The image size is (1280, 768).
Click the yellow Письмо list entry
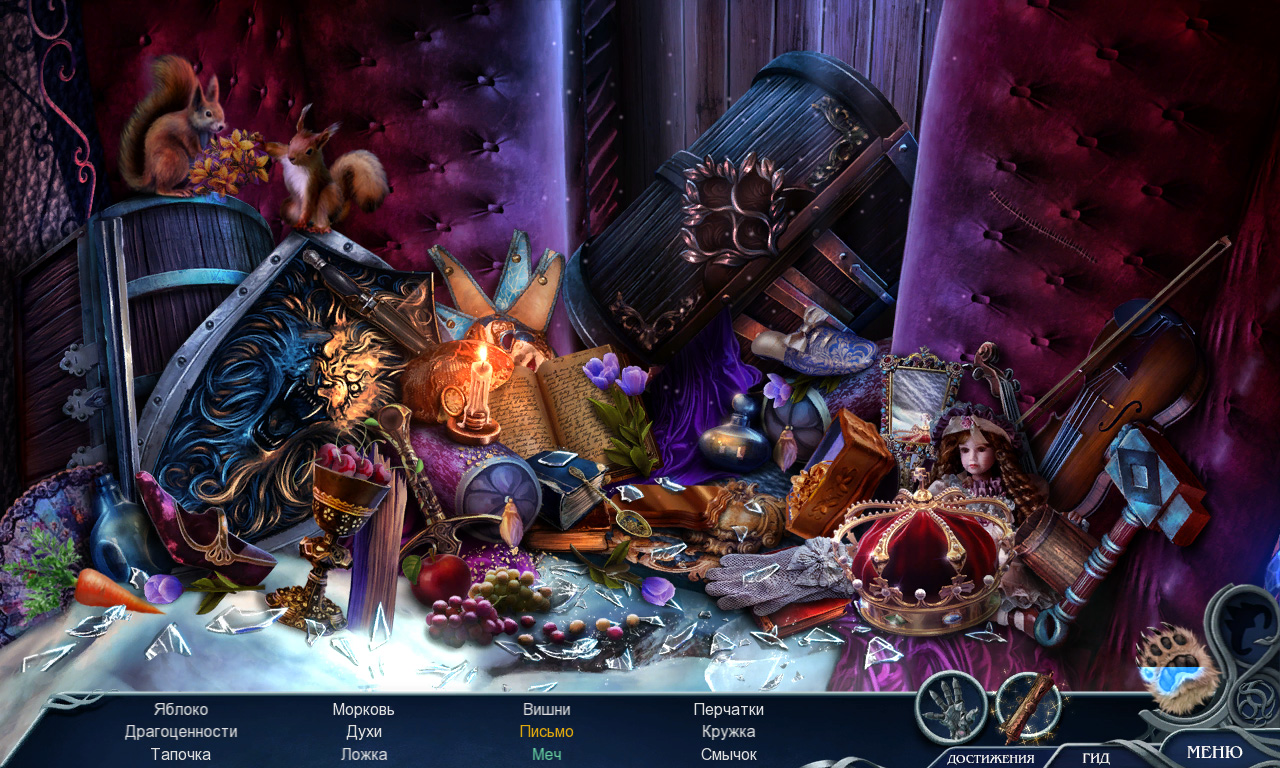(x=546, y=732)
